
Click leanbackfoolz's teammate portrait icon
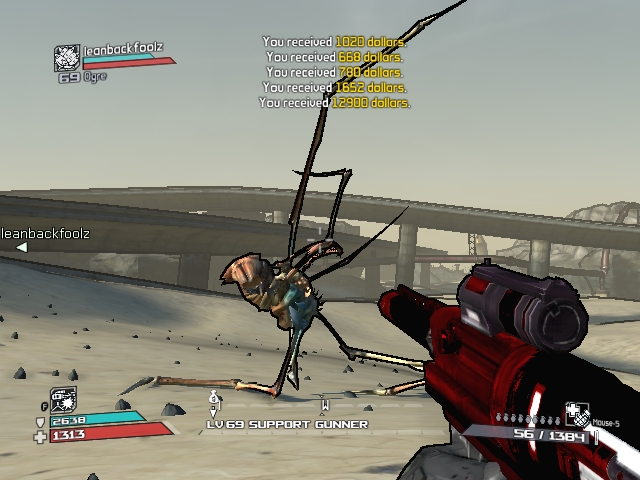(x=66, y=58)
